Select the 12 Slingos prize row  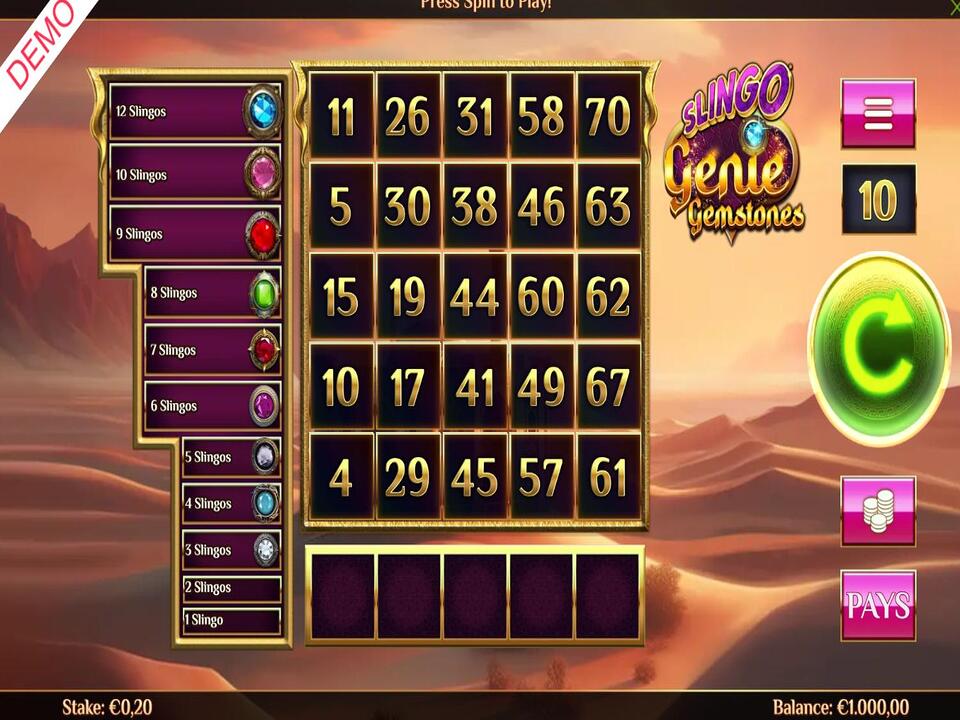[x=195, y=112]
